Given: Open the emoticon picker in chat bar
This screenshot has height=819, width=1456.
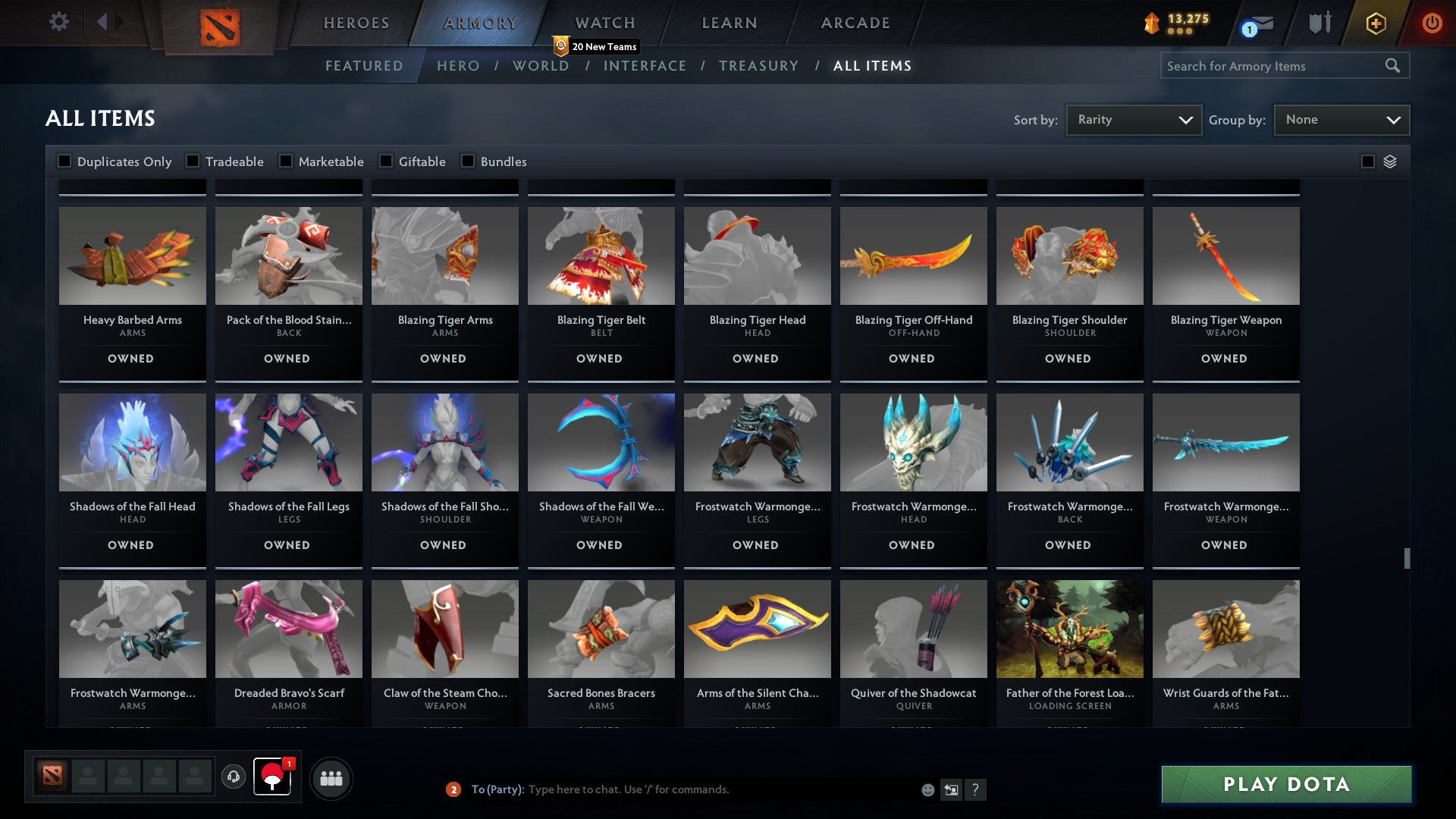Looking at the screenshot, I should point(927,789).
